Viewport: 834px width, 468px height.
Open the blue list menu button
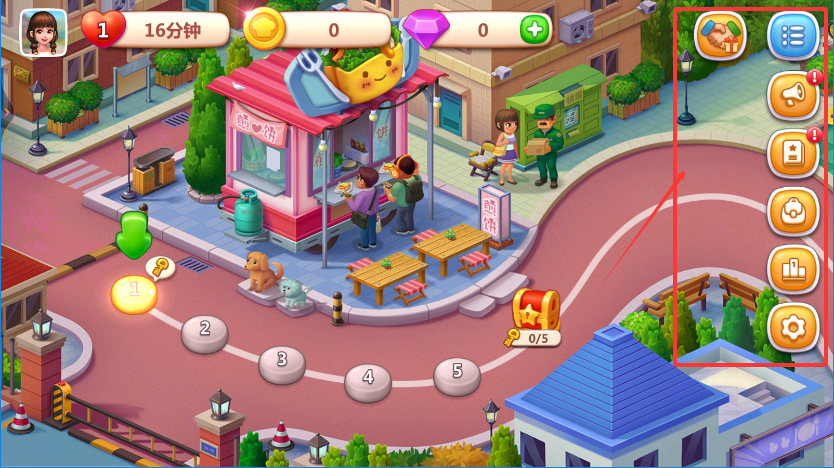coord(793,36)
